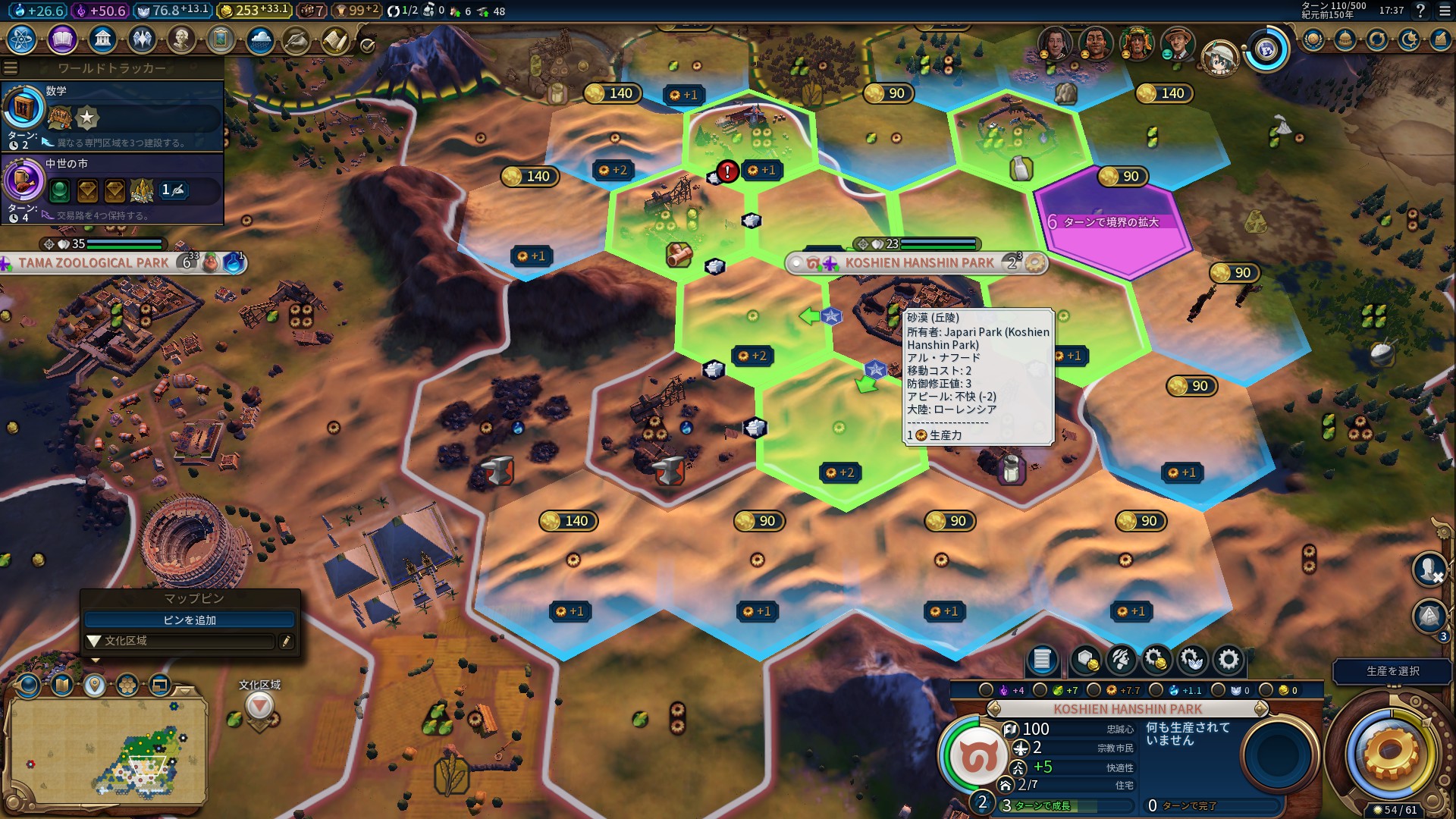Open the civics tree book icon
This screenshot has height=819, width=1456.
pos(62,39)
